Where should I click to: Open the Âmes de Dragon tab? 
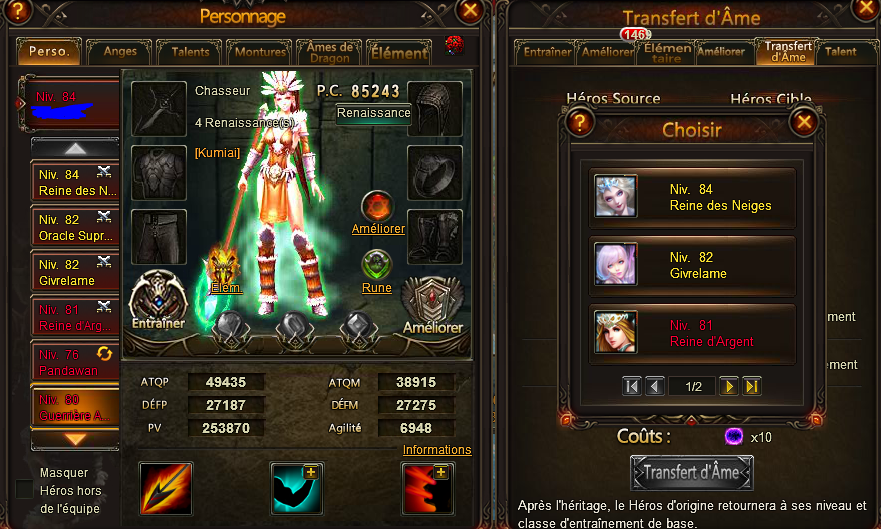pos(328,51)
